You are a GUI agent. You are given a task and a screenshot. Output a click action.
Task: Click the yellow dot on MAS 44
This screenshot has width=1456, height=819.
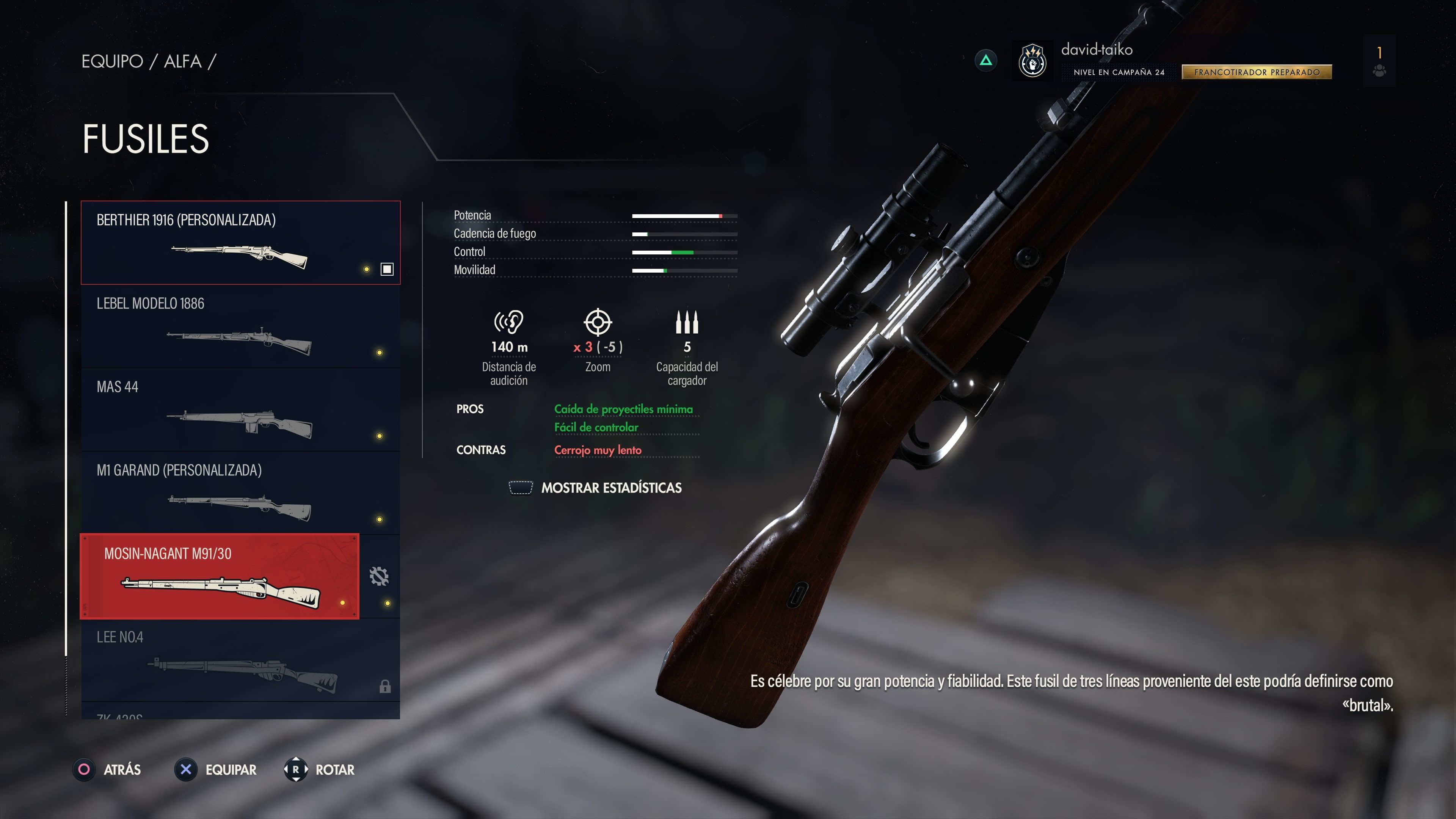[x=379, y=436]
